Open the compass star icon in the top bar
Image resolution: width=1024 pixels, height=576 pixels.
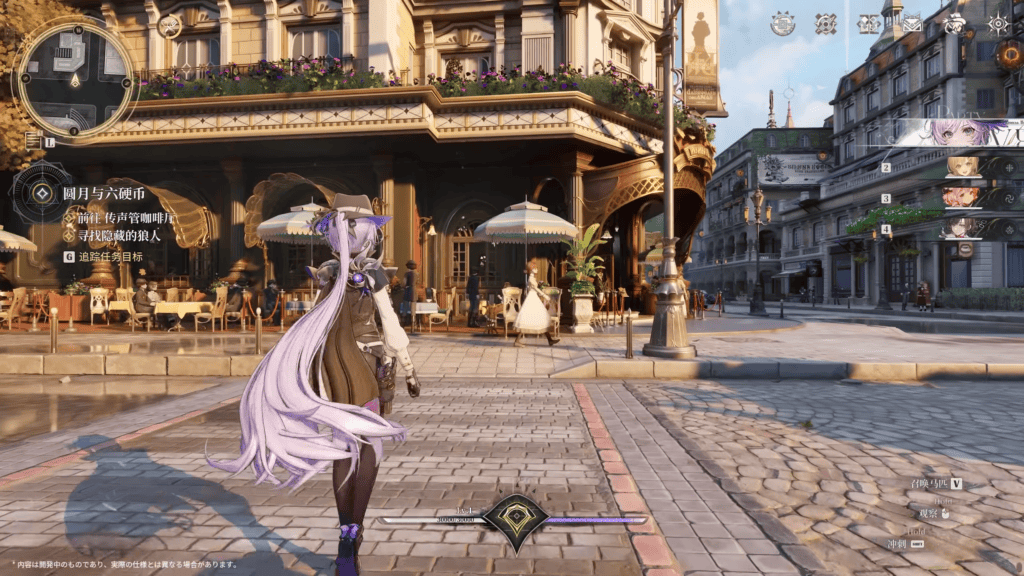click(997, 24)
